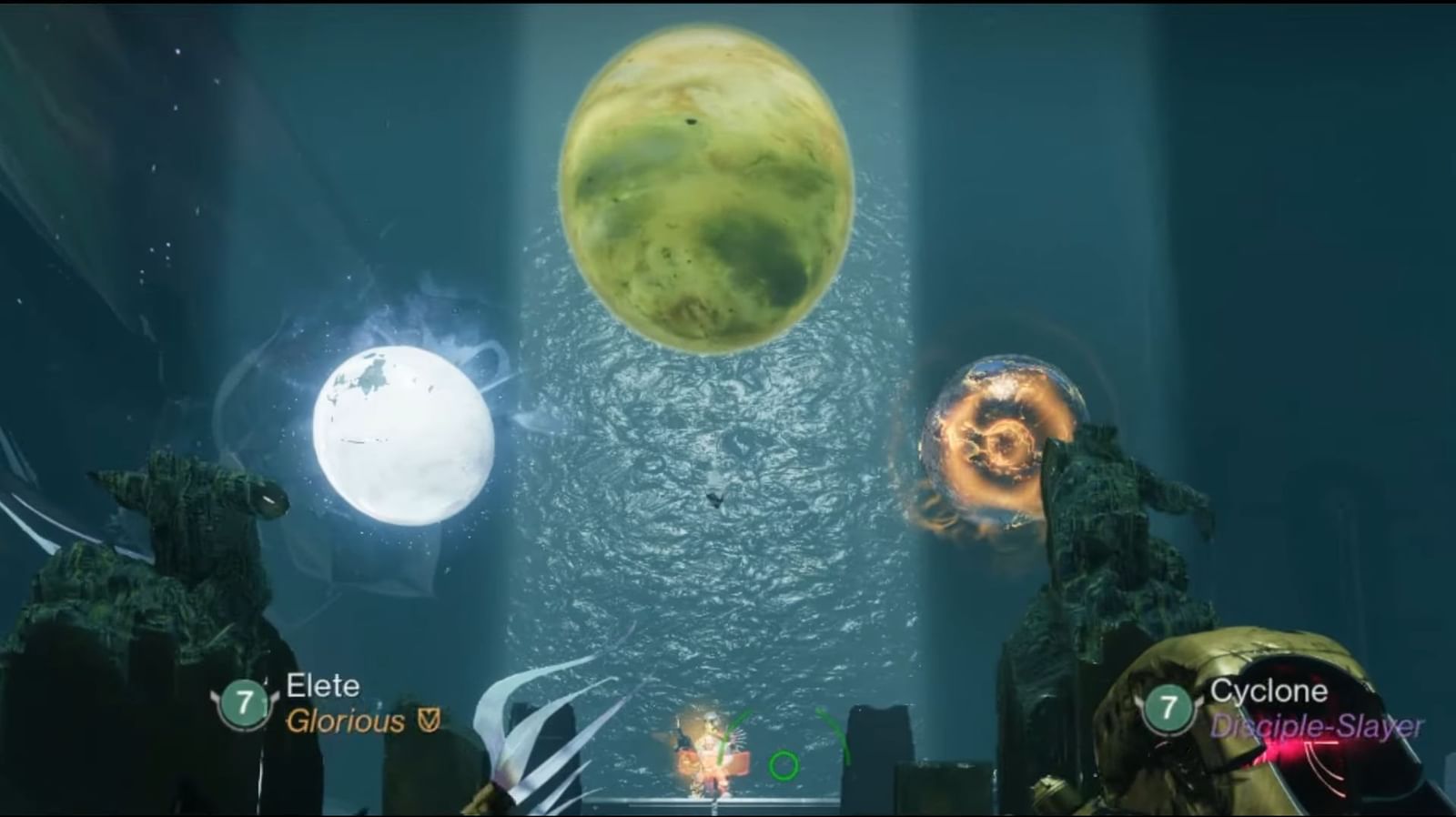Select the Elete name label

point(323,686)
